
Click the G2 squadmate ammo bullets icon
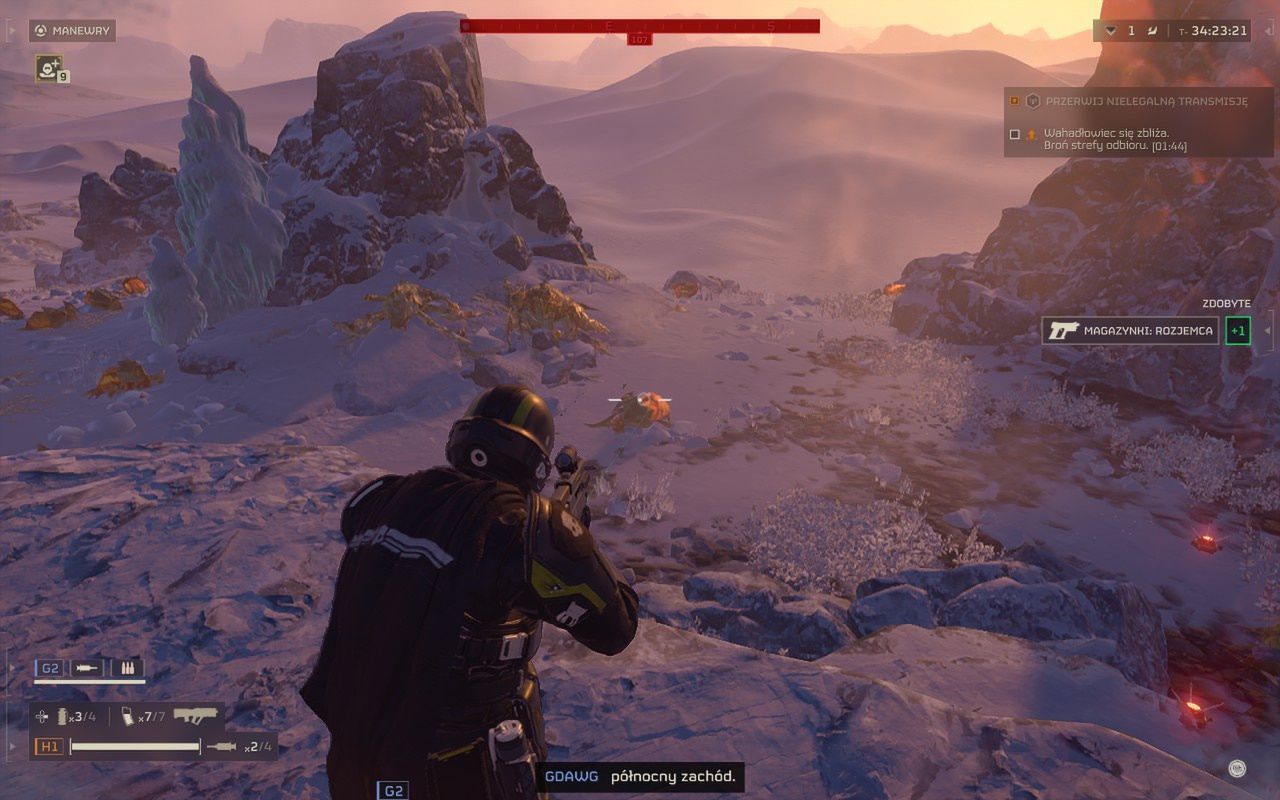pos(129,668)
